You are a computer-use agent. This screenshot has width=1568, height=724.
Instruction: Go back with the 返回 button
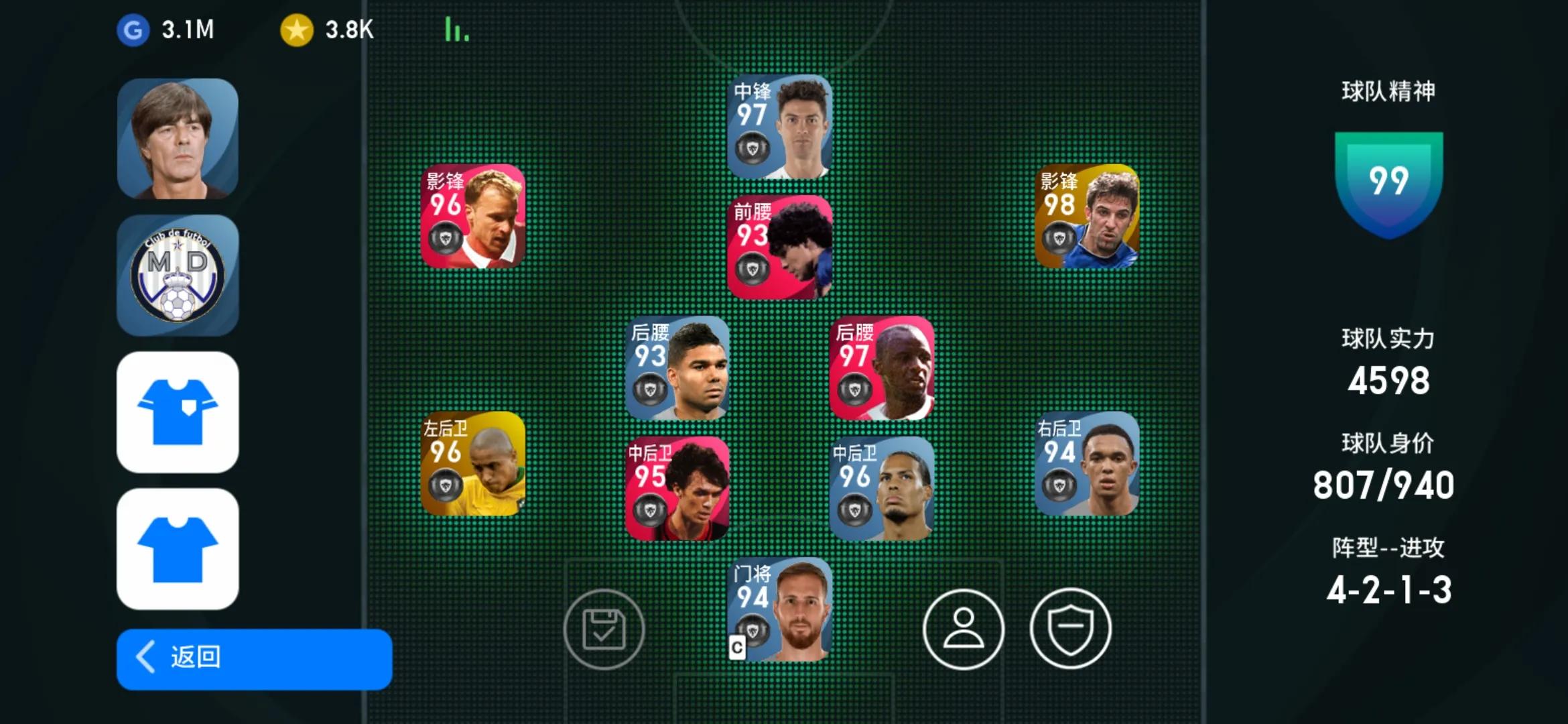254,658
